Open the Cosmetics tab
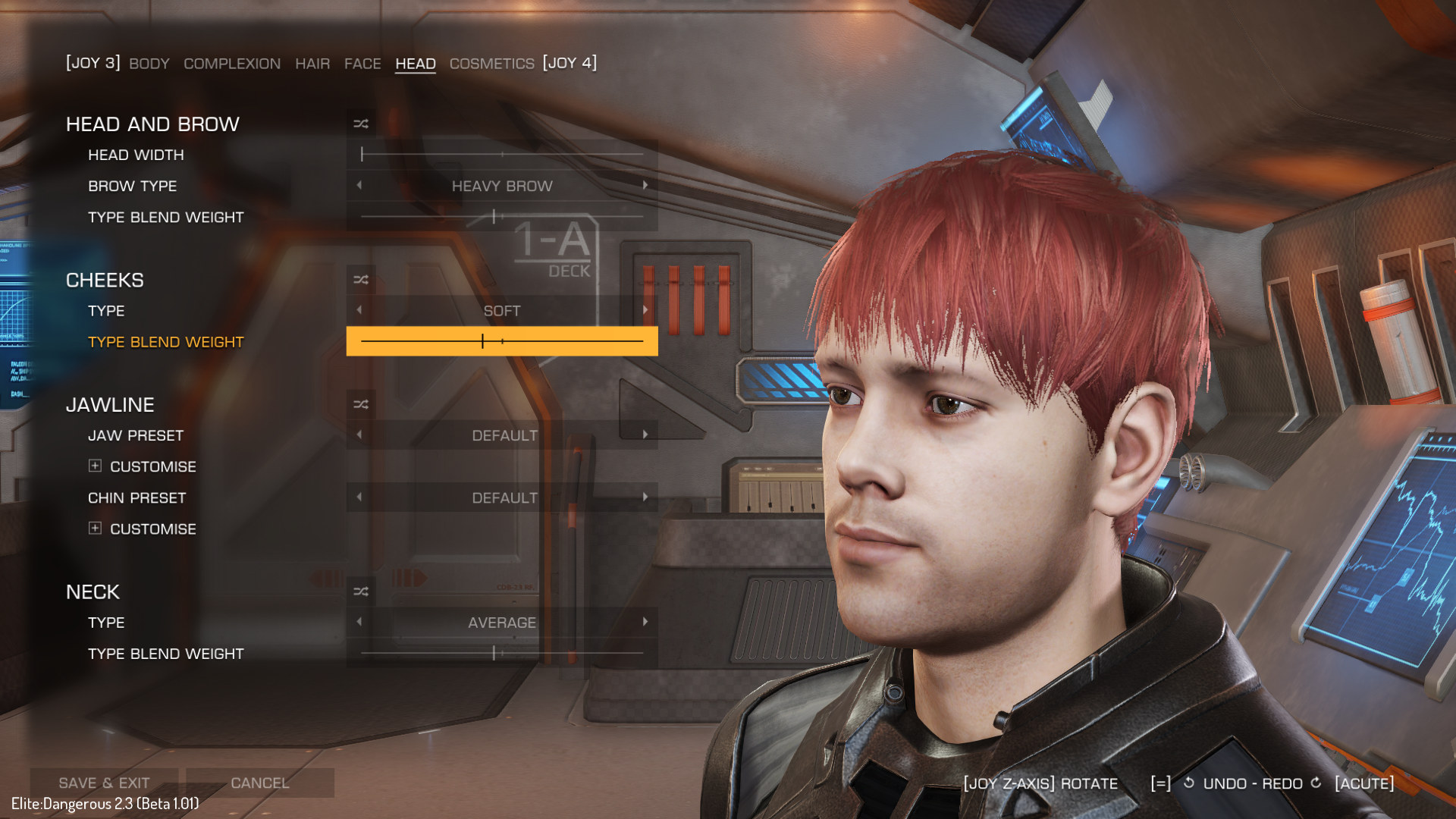This screenshot has width=1456, height=819. tap(491, 64)
